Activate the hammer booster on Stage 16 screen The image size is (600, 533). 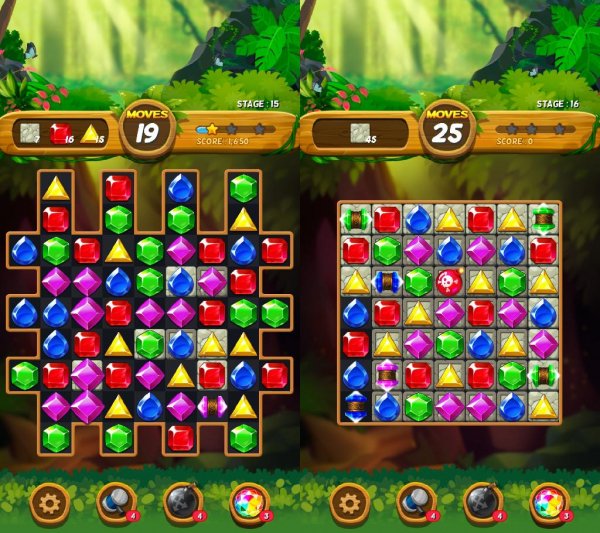[x=415, y=502]
